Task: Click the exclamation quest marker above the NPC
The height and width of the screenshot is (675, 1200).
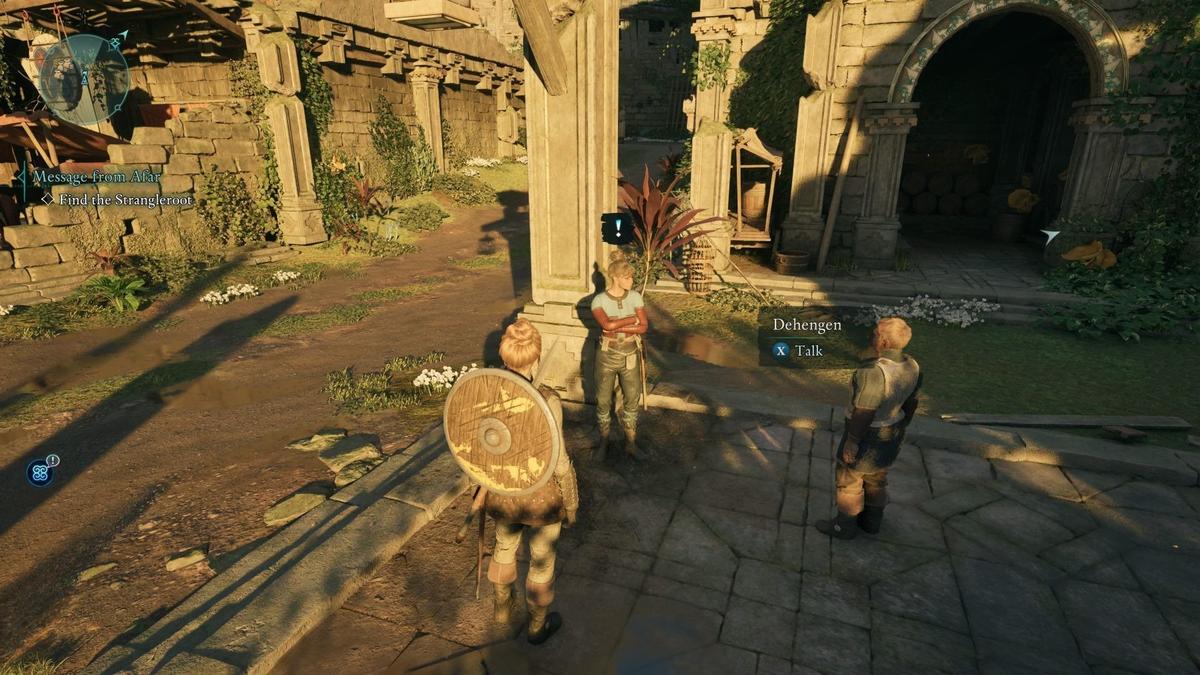Action: coord(616,228)
